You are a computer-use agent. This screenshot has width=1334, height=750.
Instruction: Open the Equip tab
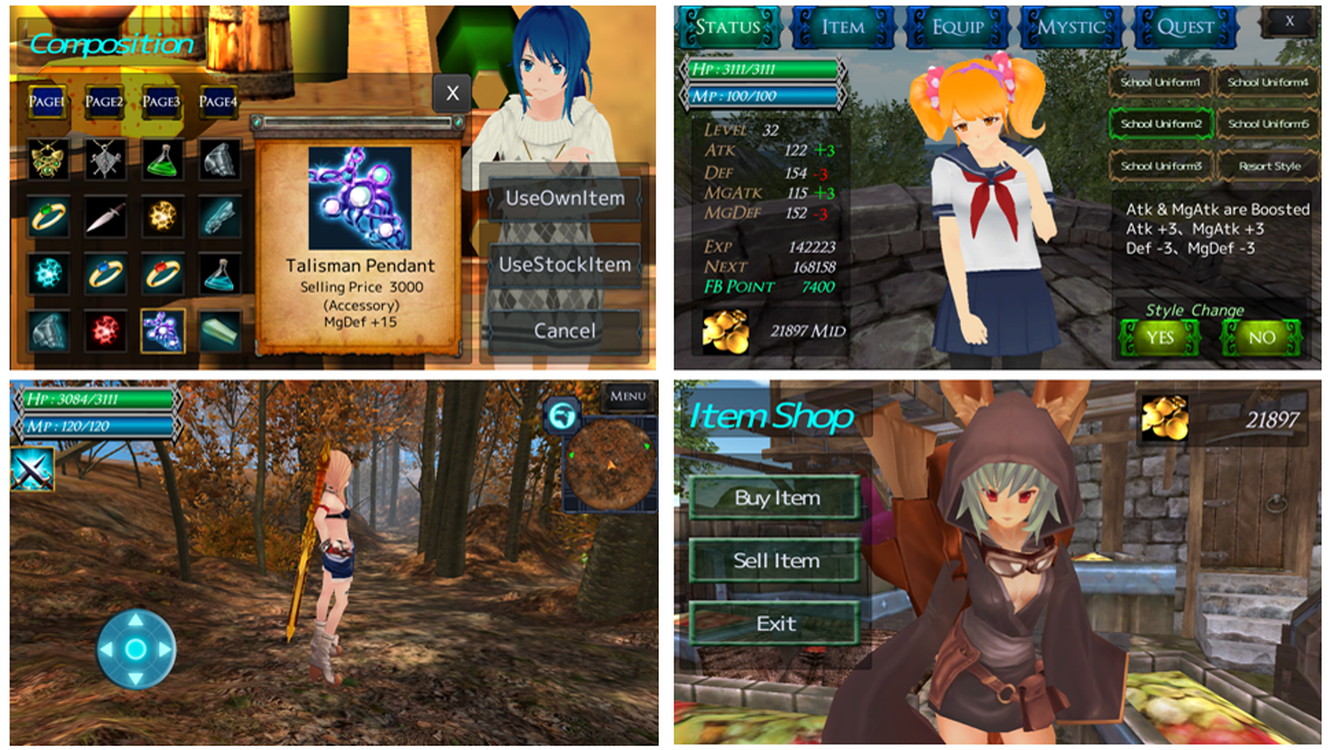[x=957, y=27]
